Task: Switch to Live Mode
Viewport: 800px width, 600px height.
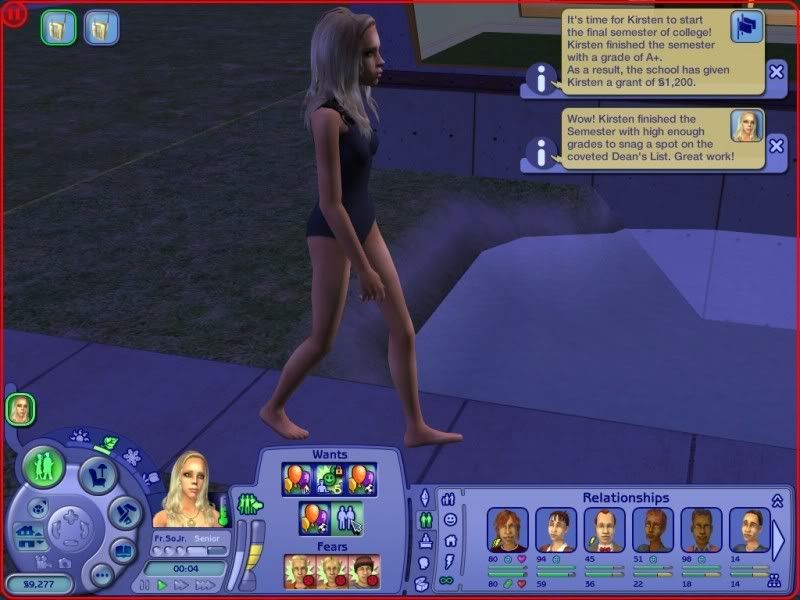Action: pyautogui.click(x=44, y=467)
